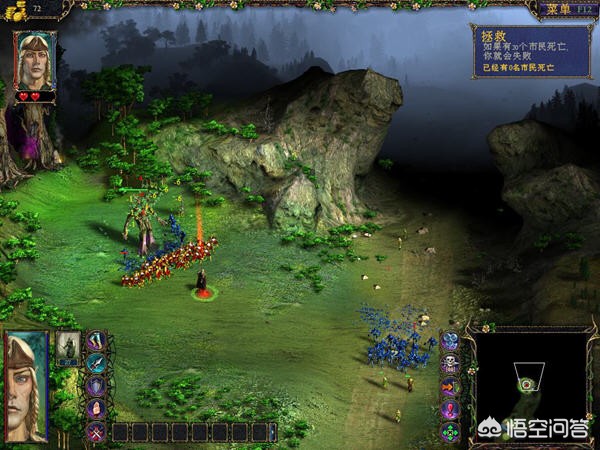Image resolution: width=600 pixels, height=450 pixels.
Task: Activate the shield defend command icon
Action: [96, 387]
